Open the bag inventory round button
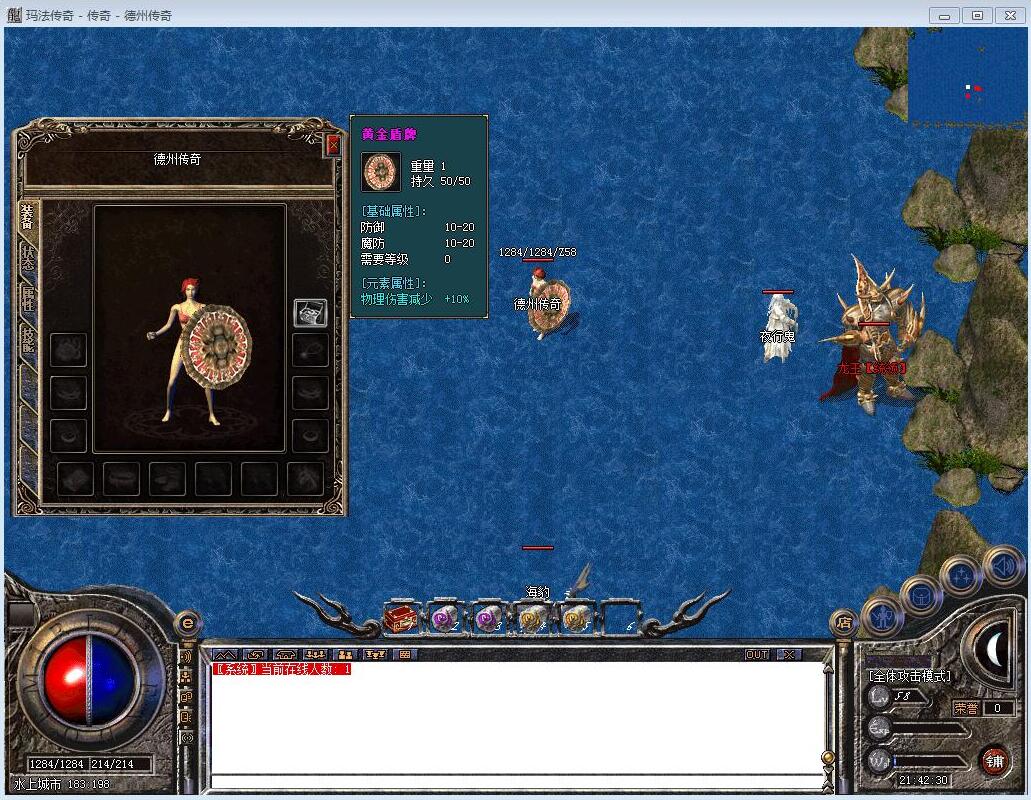 pyautogui.click(x=921, y=596)
